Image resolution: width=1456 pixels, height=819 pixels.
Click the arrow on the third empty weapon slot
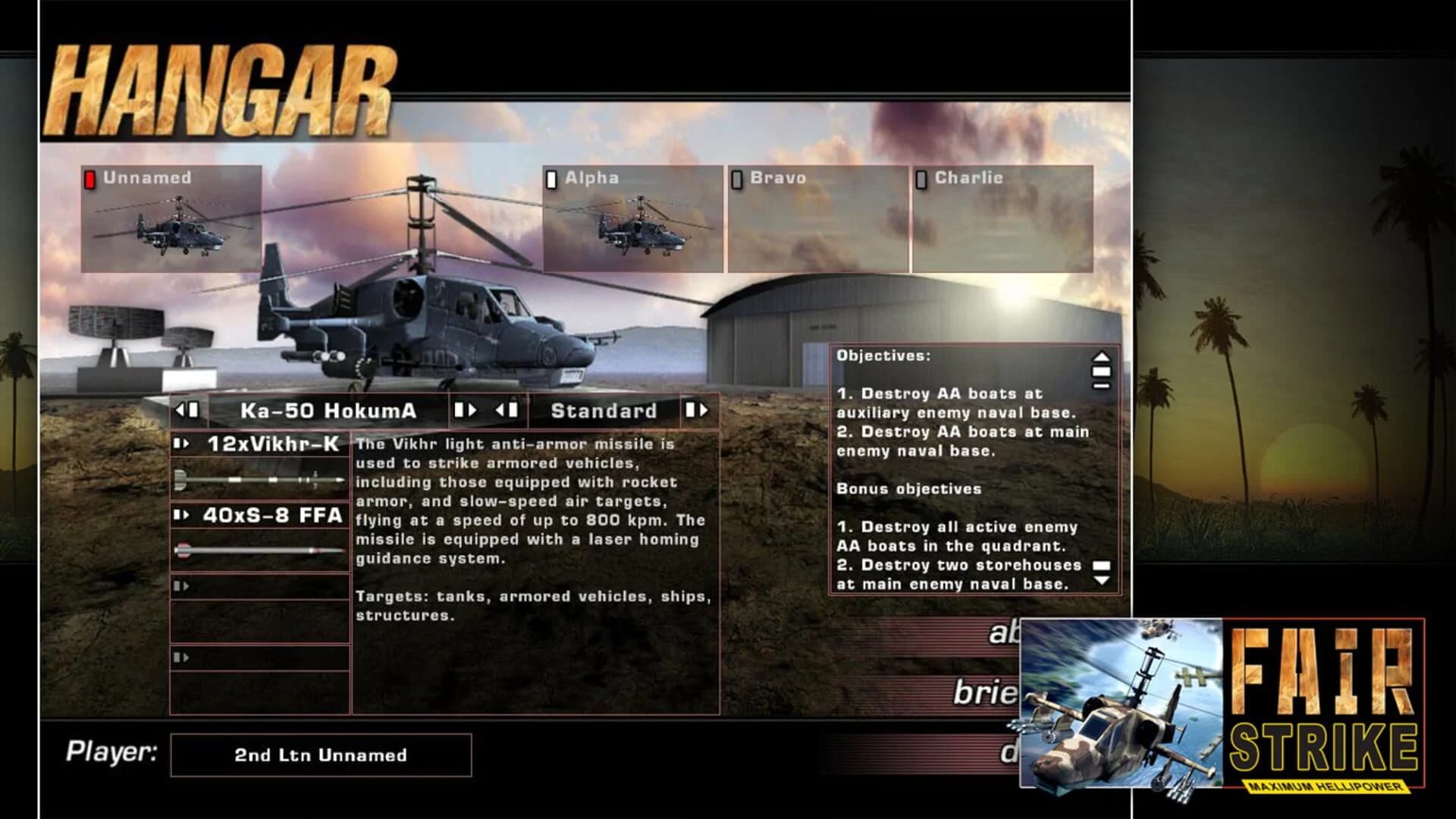pyautogui.click(x=180, y=585)
